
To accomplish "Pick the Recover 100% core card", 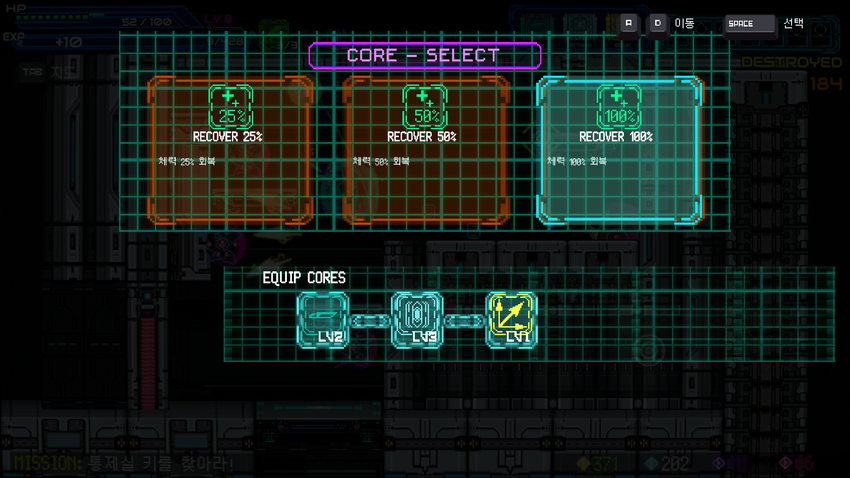I will coord(618,150).
